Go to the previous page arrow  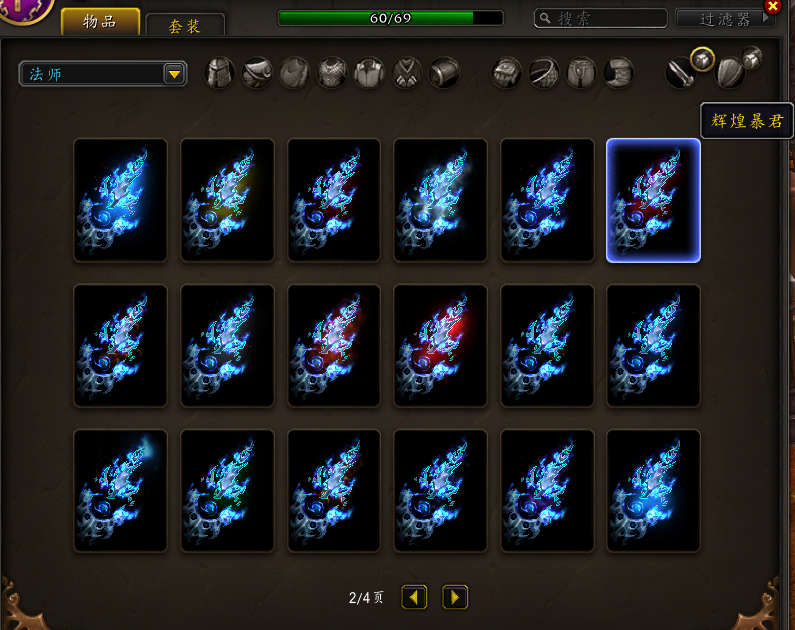click(x=414, y=597)
